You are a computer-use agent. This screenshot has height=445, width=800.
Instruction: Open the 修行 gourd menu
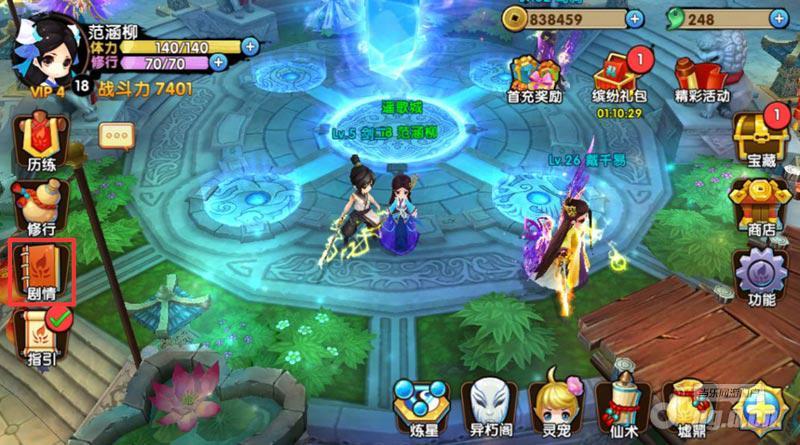click(40, 206)
